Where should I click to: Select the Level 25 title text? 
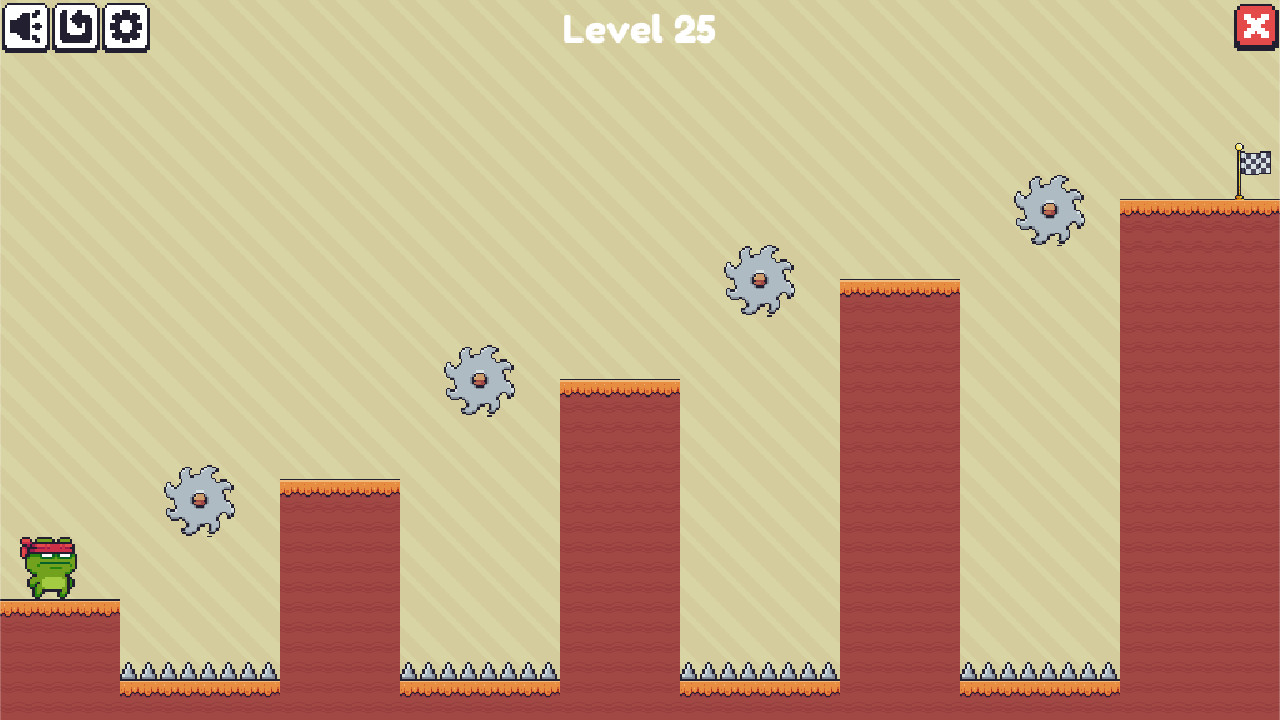[639, 30]
